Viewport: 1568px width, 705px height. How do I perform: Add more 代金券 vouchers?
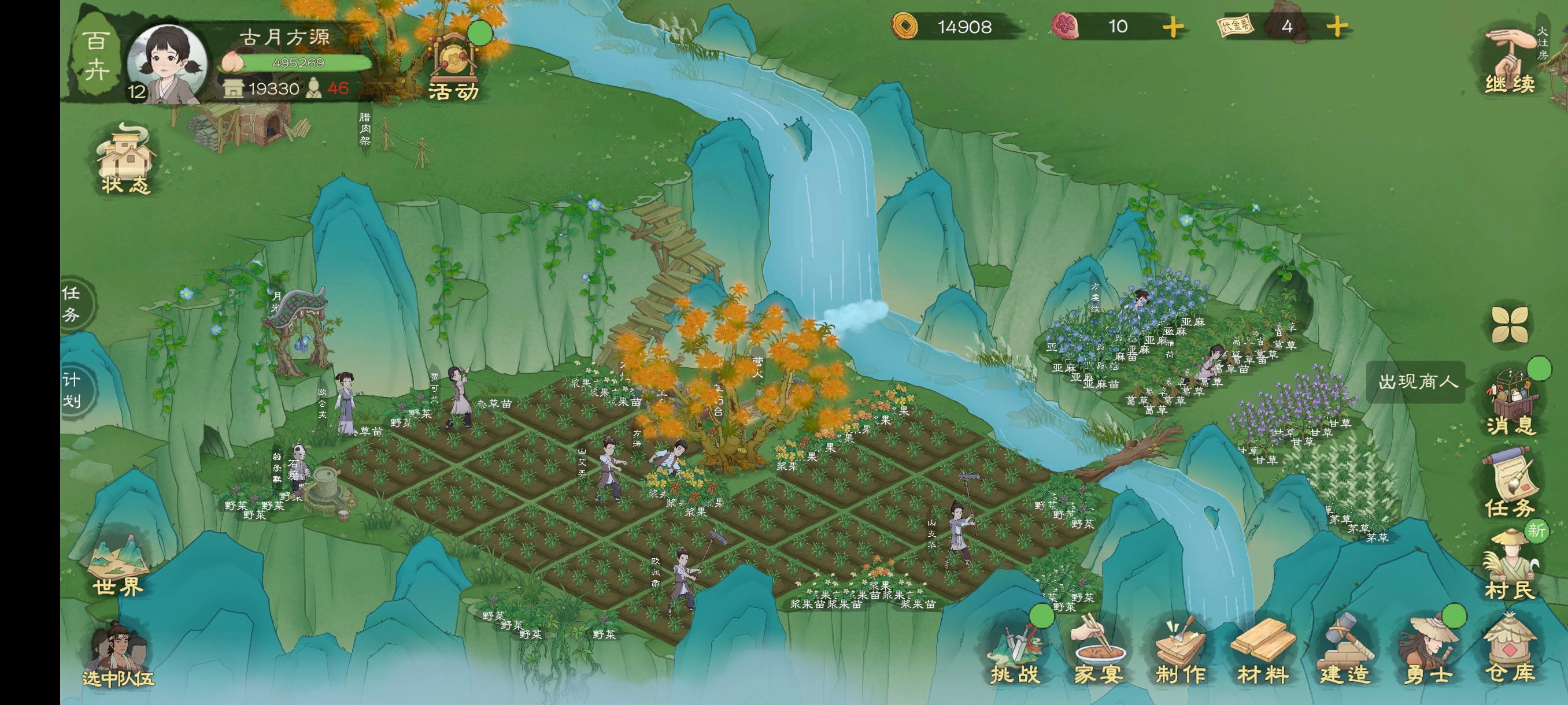1336,27
